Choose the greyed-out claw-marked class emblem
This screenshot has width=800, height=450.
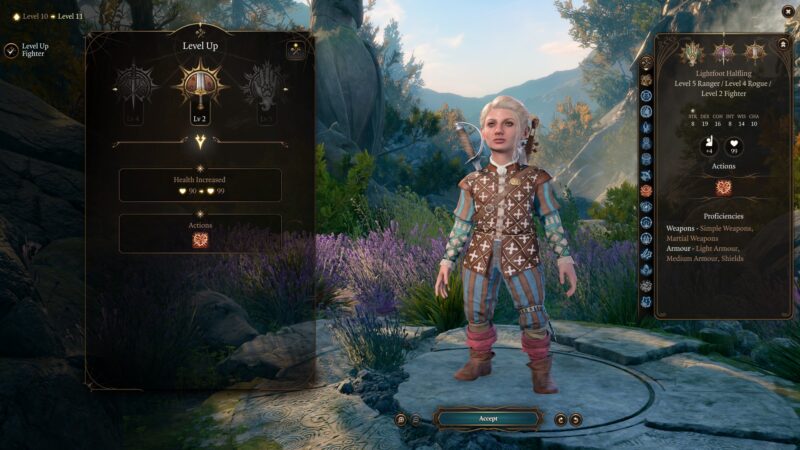(x=264, y=89)
